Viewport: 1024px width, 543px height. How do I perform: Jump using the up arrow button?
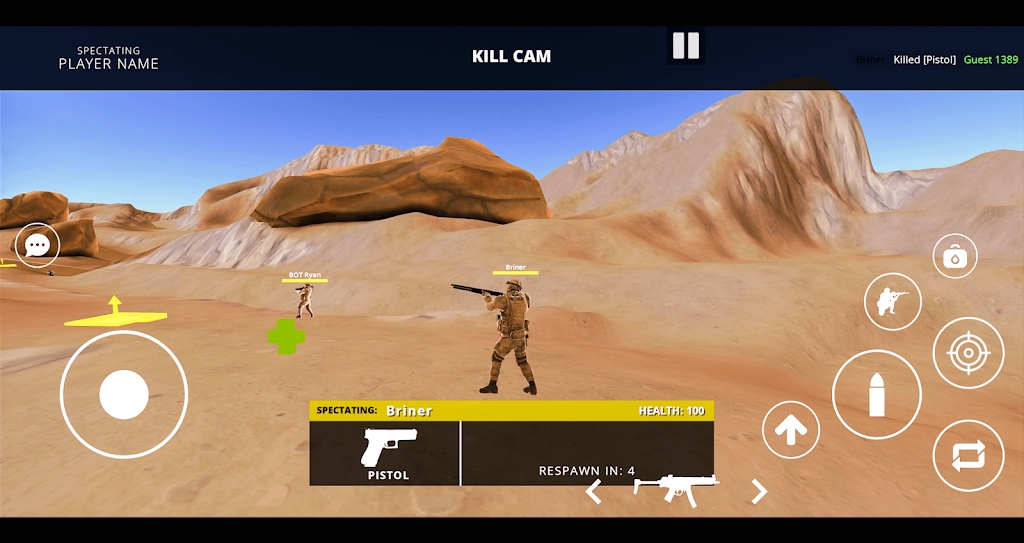point(791,430)
